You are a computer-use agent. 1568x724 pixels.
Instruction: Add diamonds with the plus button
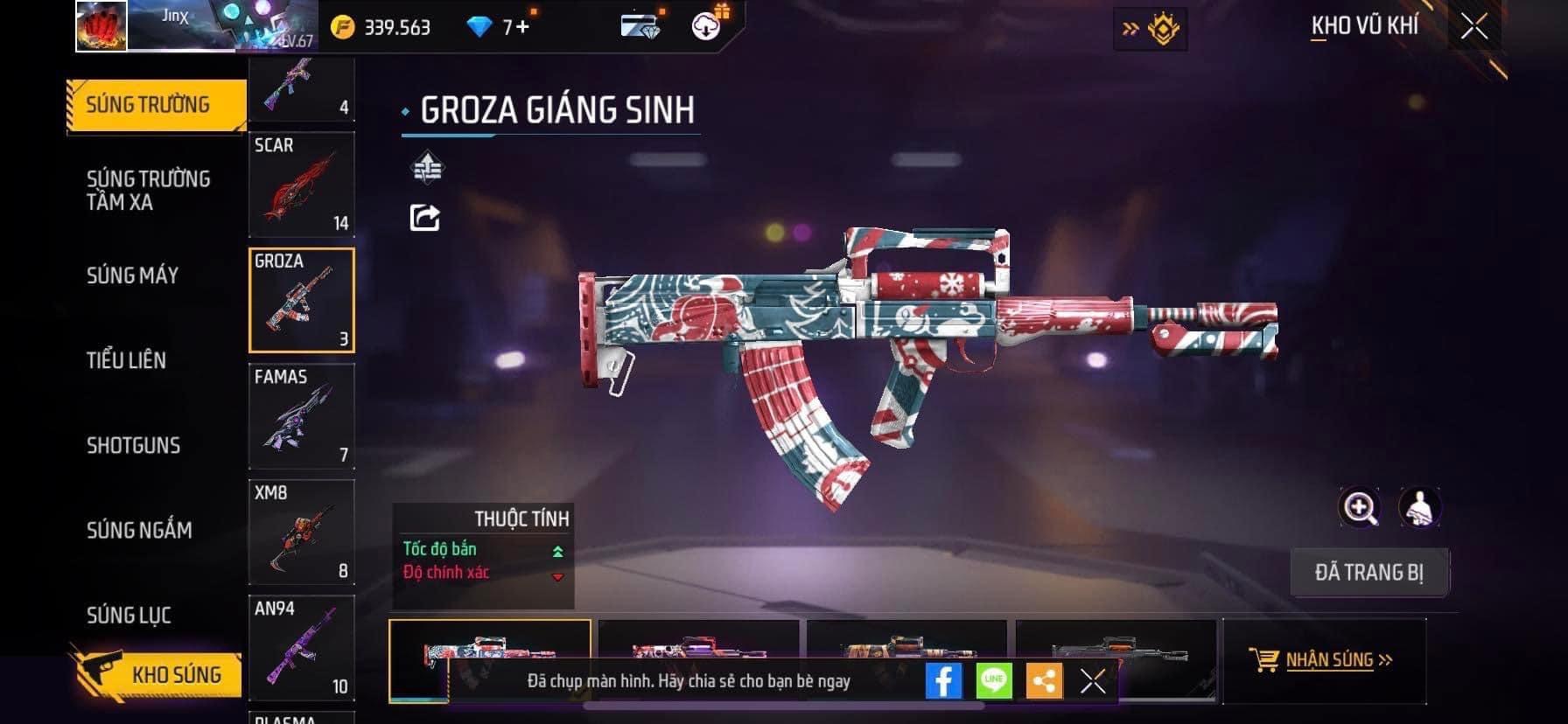pyautogui.click(x=523, y=27)
